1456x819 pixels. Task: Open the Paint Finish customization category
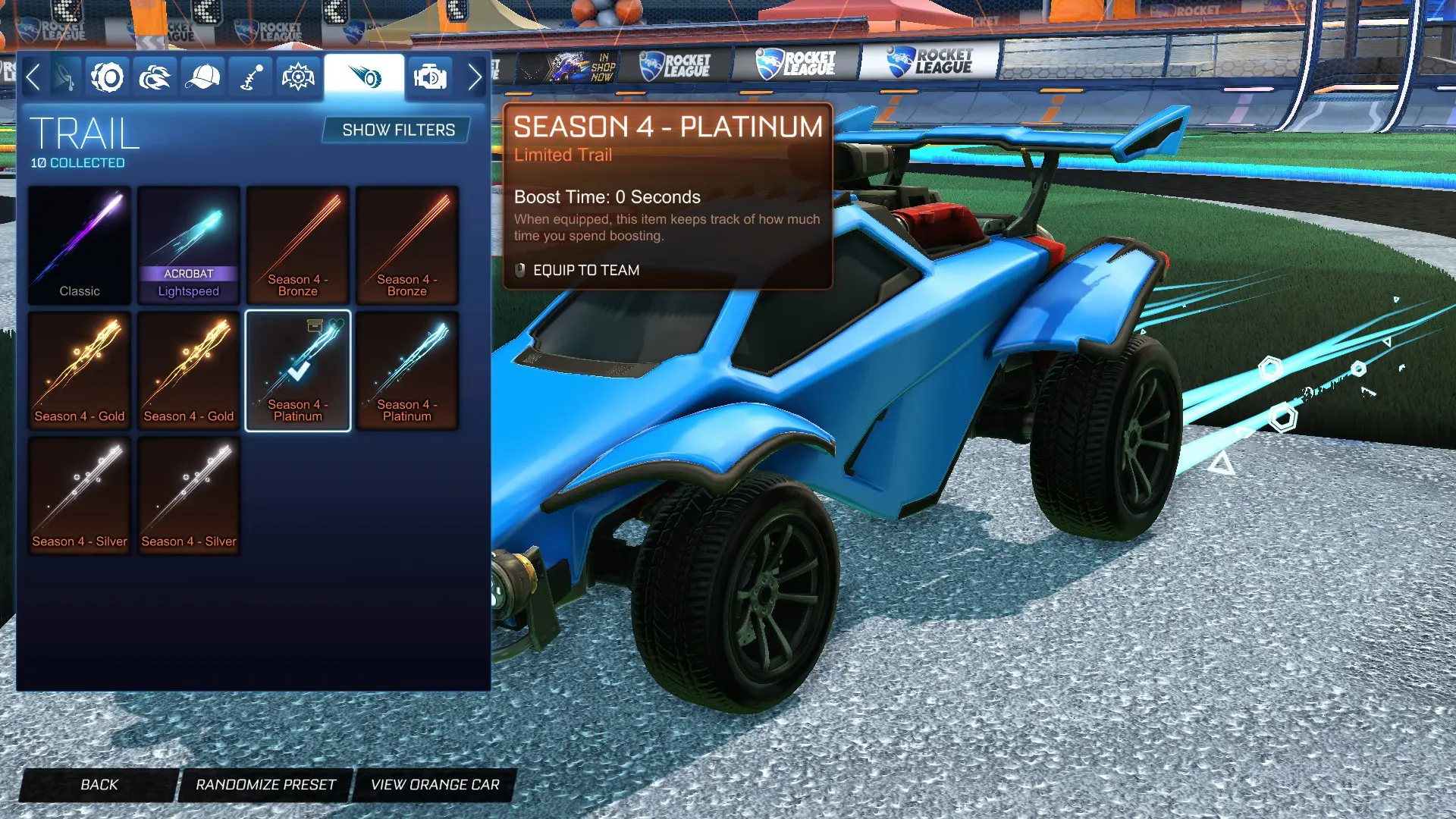[x=62, y=75]
